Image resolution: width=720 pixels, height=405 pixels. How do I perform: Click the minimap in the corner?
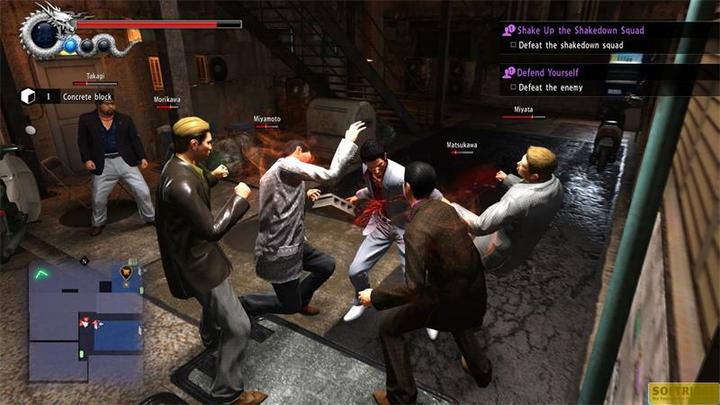85,319
